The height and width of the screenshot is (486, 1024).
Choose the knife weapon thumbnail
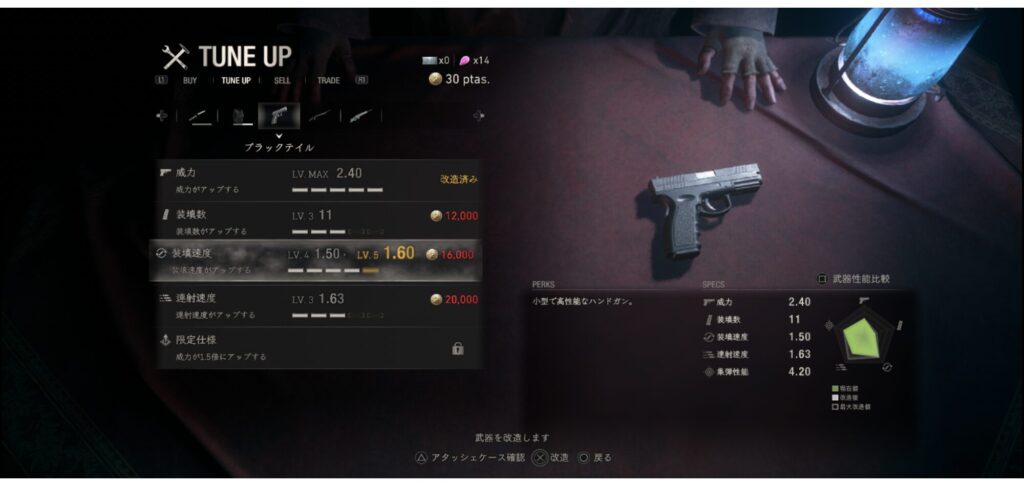point(200,116)
